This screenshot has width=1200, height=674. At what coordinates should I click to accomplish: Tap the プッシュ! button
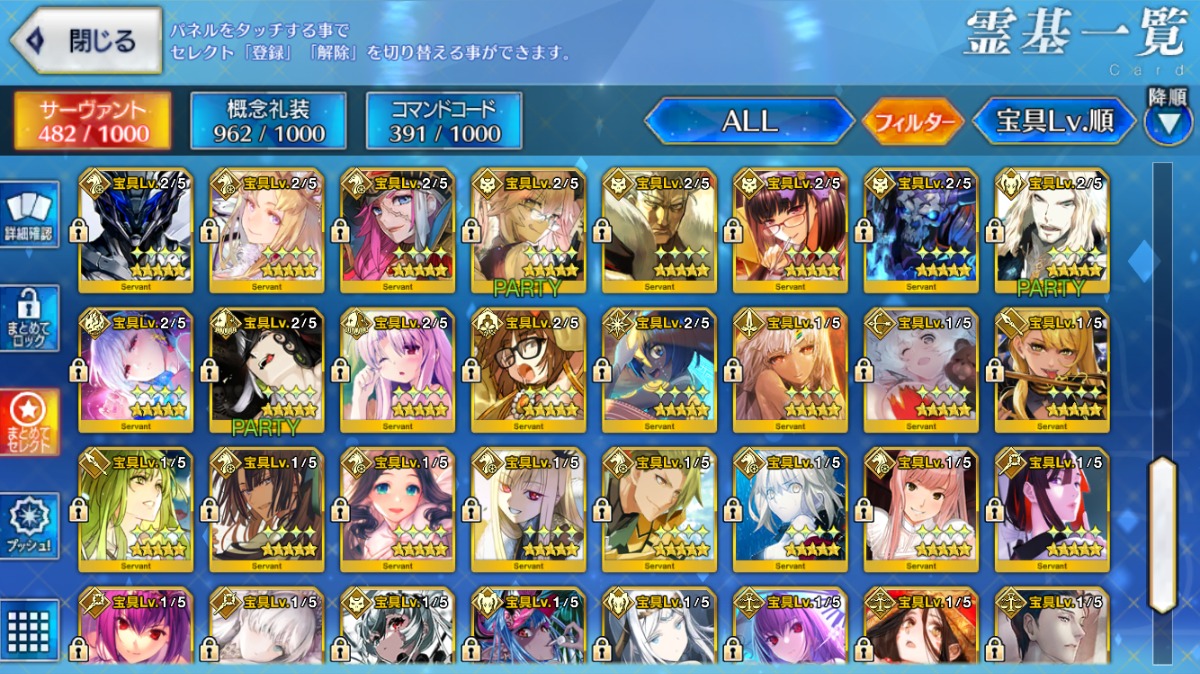point(30,525)
